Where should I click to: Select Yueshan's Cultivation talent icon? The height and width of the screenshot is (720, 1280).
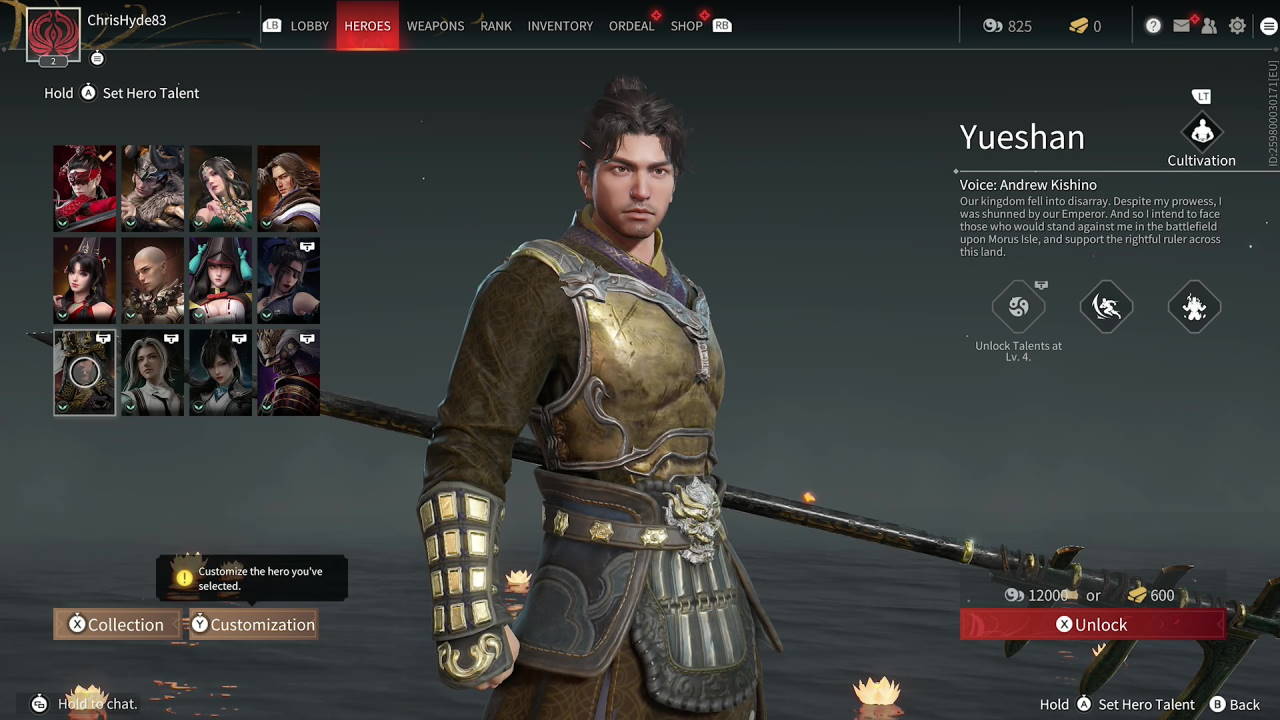click(x=1201, y=131)
